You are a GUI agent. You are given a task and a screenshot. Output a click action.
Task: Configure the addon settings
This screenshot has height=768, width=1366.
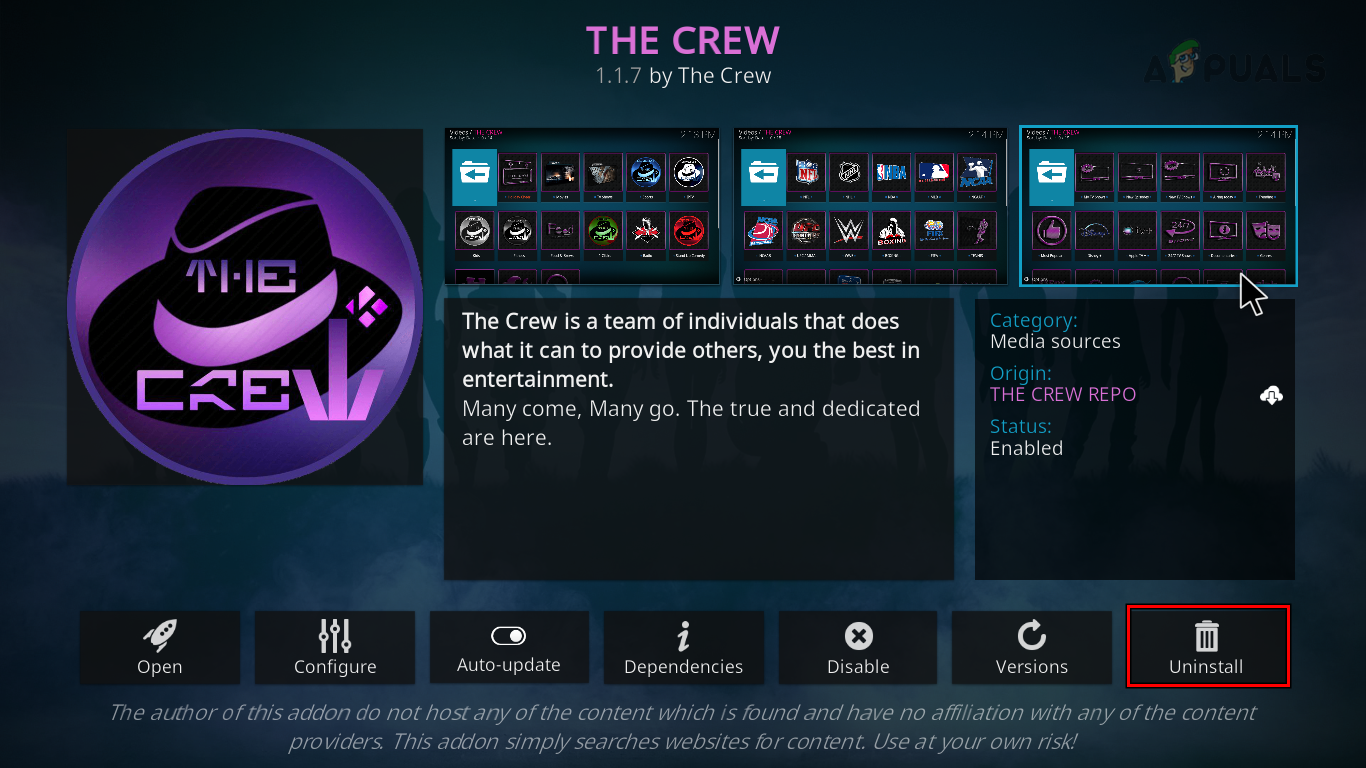(335, 648)
